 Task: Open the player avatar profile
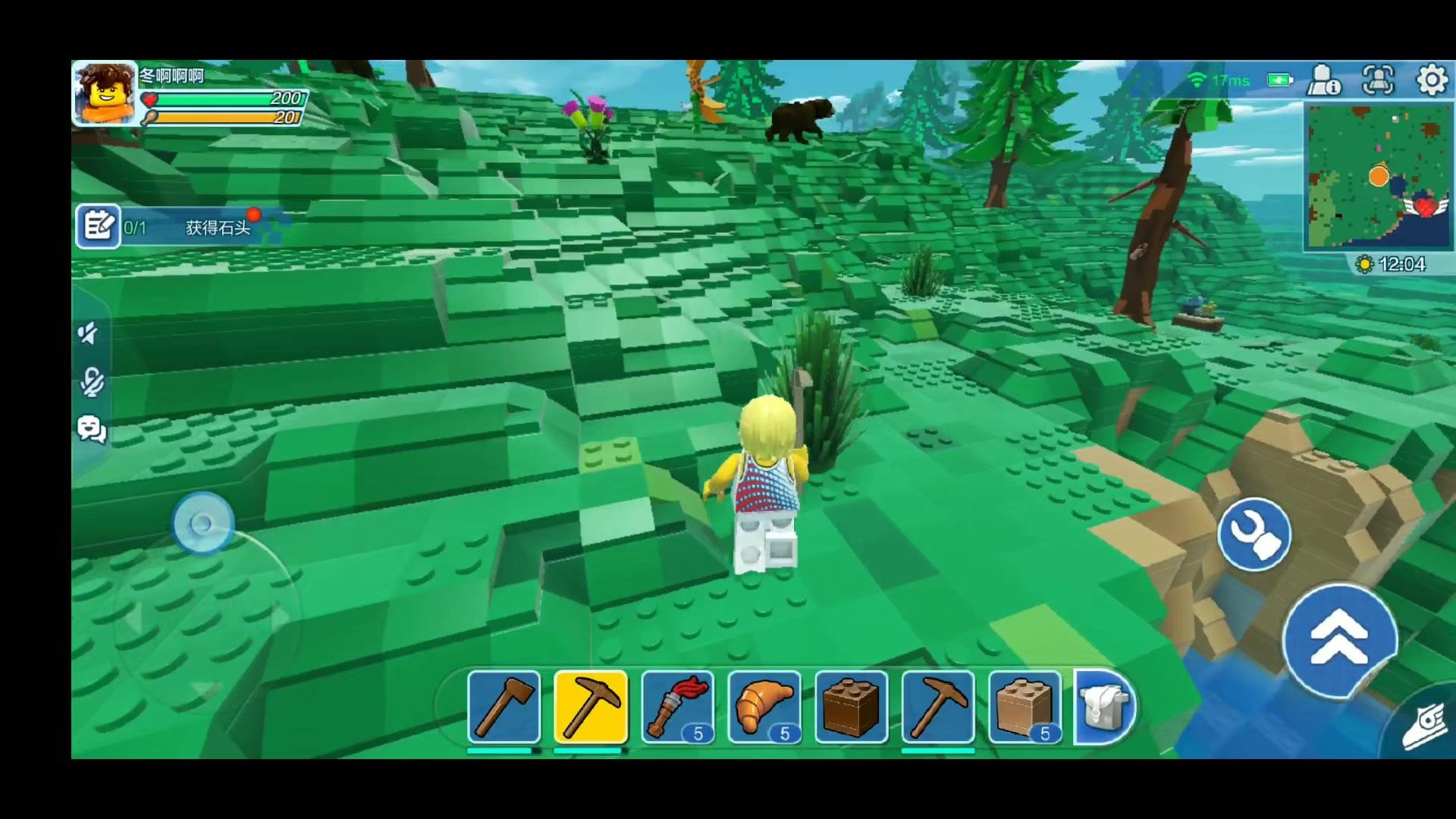click(105, 93)
